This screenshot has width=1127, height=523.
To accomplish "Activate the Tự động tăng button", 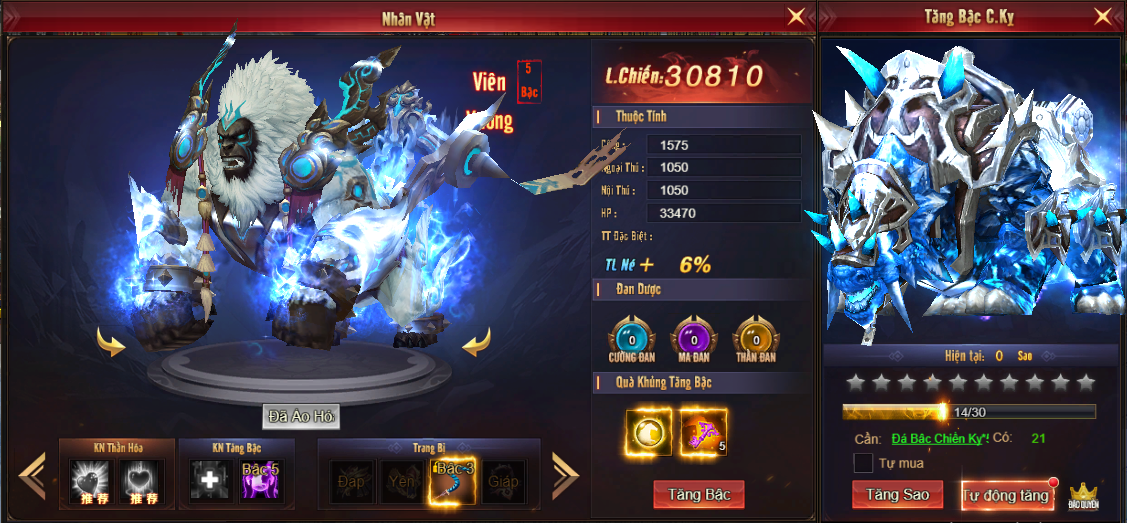I will coord(1006,494).
